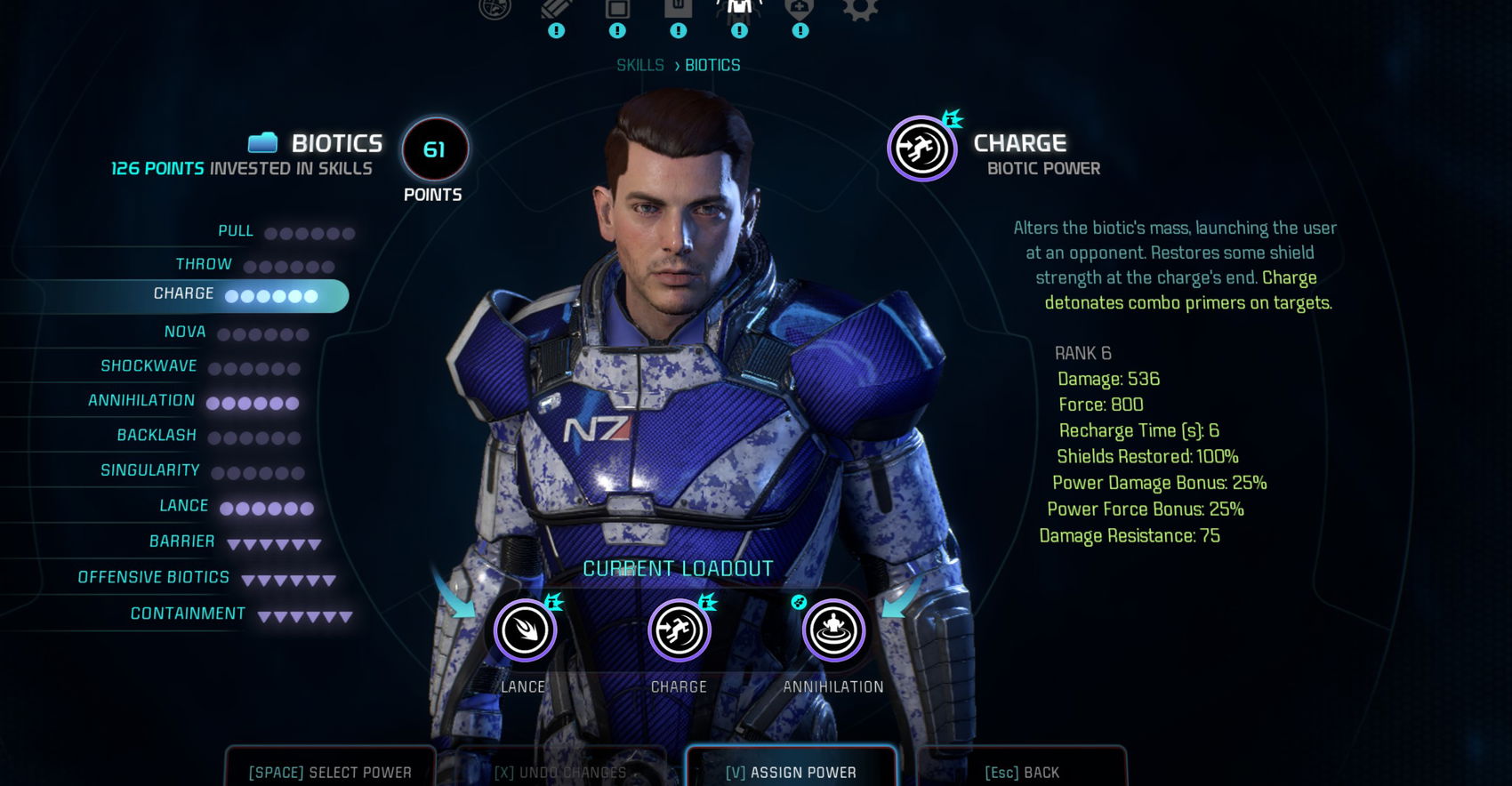Viewport: 1512px width, 786px height.
Task: Select the Biotics folder icon
Action: coord(262,140)
